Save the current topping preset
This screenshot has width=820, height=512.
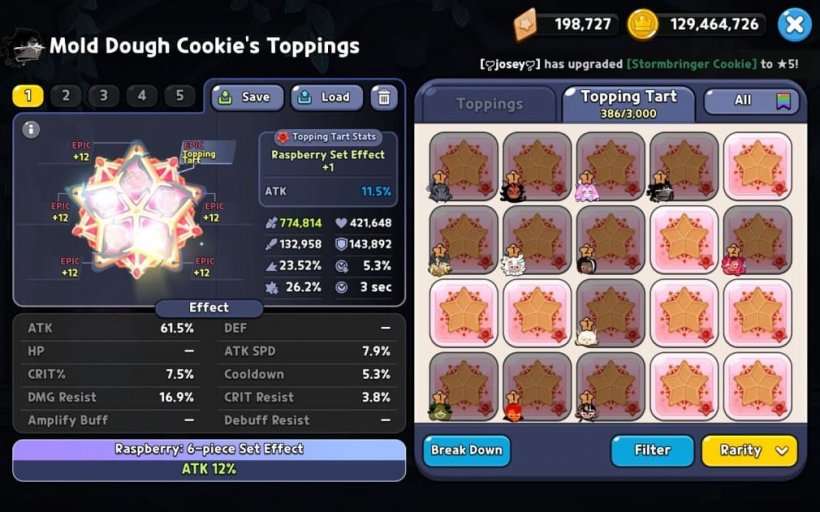247,97
